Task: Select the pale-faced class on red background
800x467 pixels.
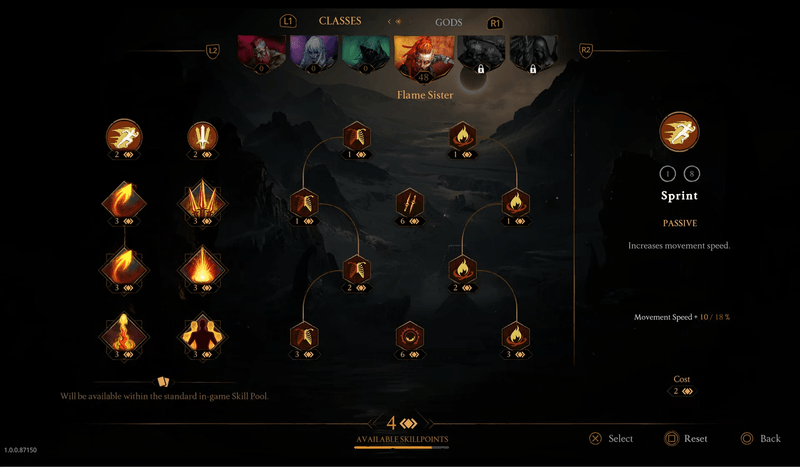Action: click(261, 55)
